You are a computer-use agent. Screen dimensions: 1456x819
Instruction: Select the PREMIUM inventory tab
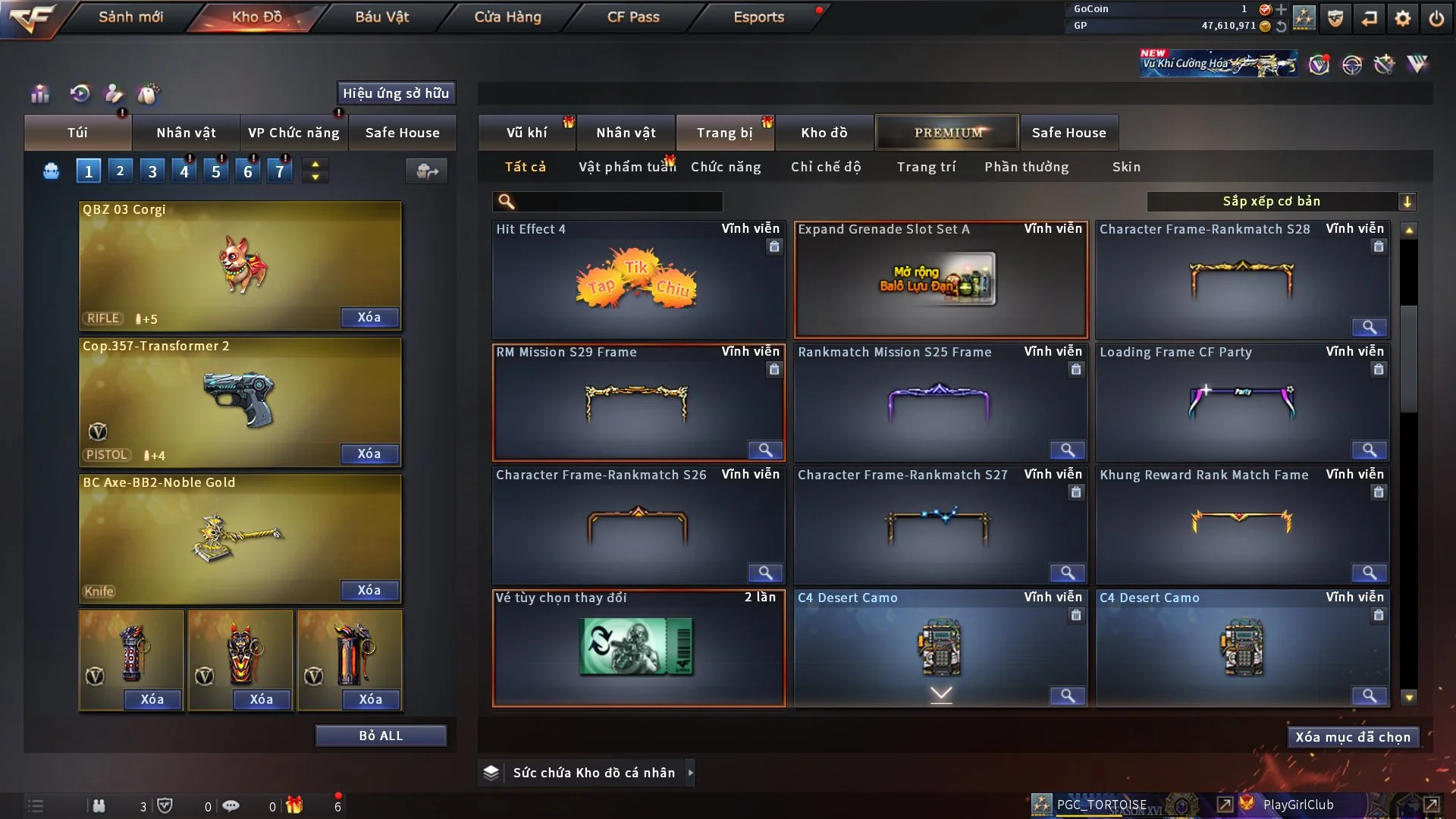(x=947, y=133)
